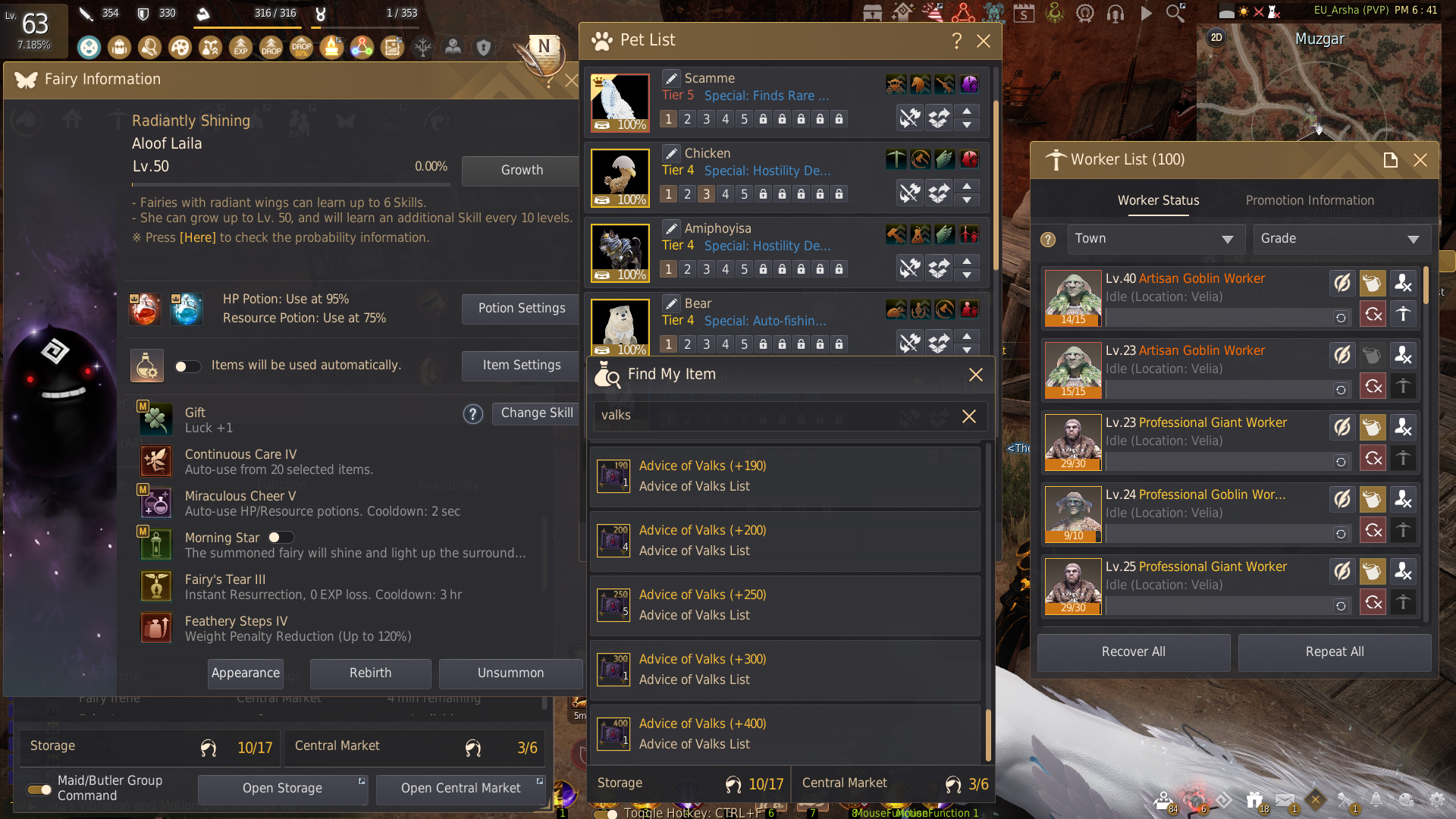Click the pencil icon to rename Chicken

671,152
